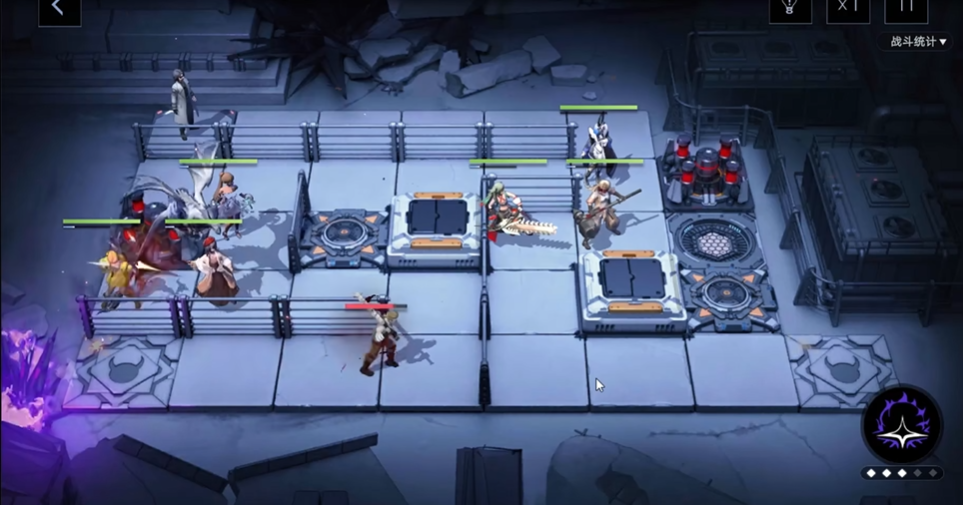Screen dimensions: 963x505
Task: Toggle the X1 game speed button
Action: point(848,8)
